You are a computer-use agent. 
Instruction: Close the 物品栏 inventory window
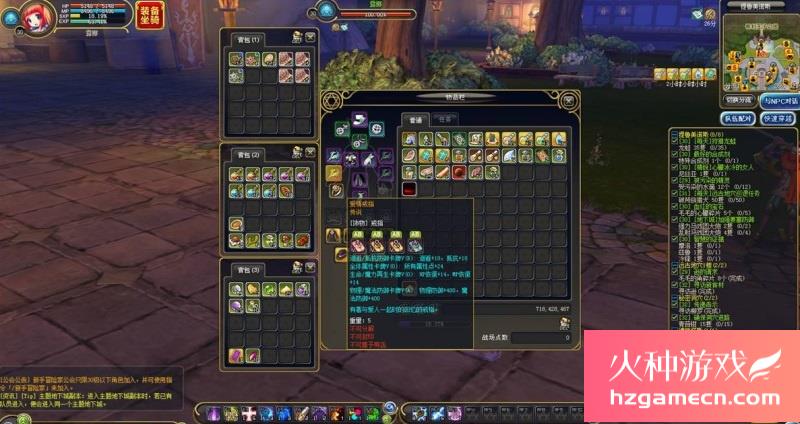point(569,99)
